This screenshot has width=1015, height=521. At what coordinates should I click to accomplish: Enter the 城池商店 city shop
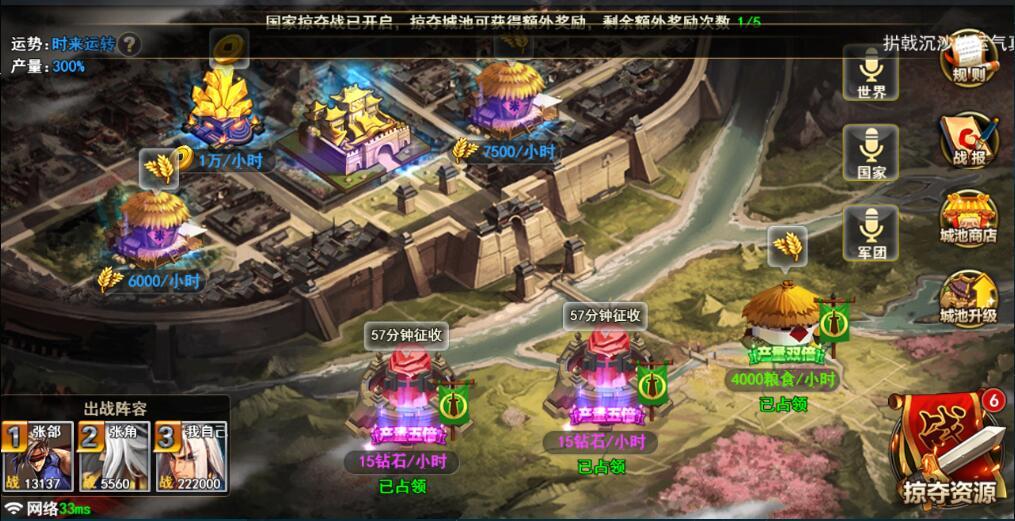tap(968, 217)
